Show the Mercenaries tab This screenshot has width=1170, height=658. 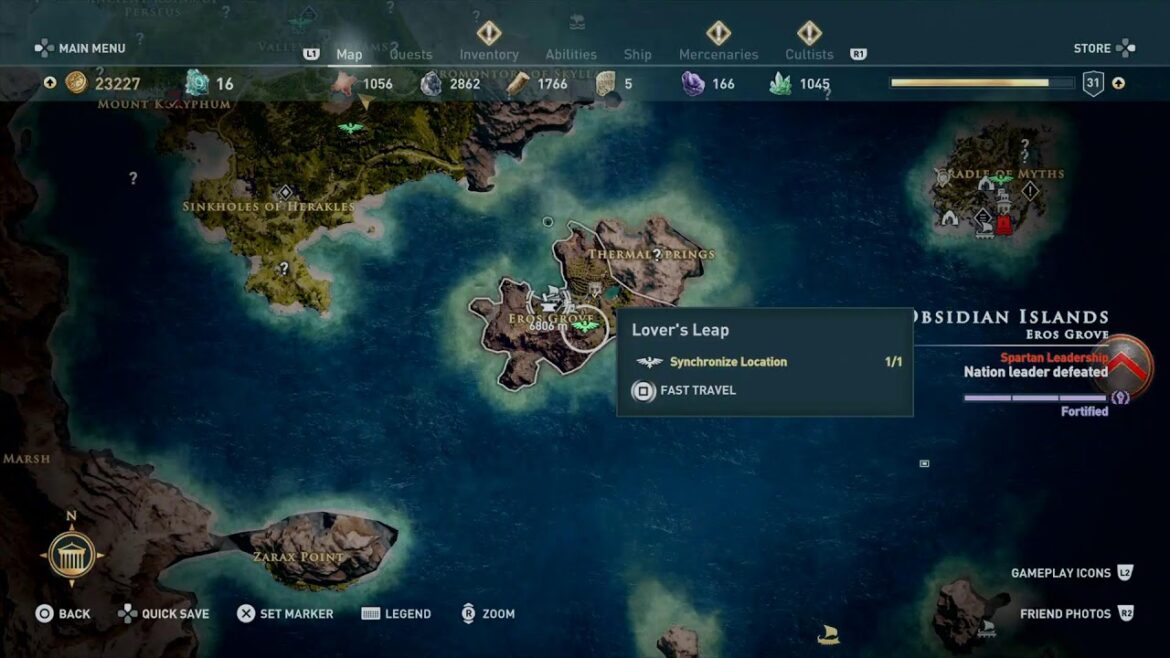coord(718,55)
